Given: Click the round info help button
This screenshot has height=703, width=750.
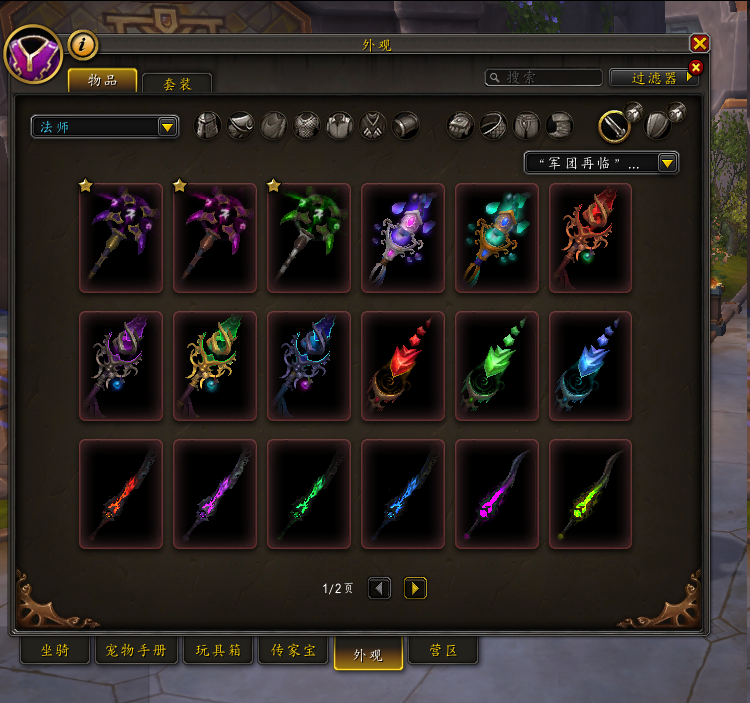Looking at the screenshot, I should (x=82, y=44).
